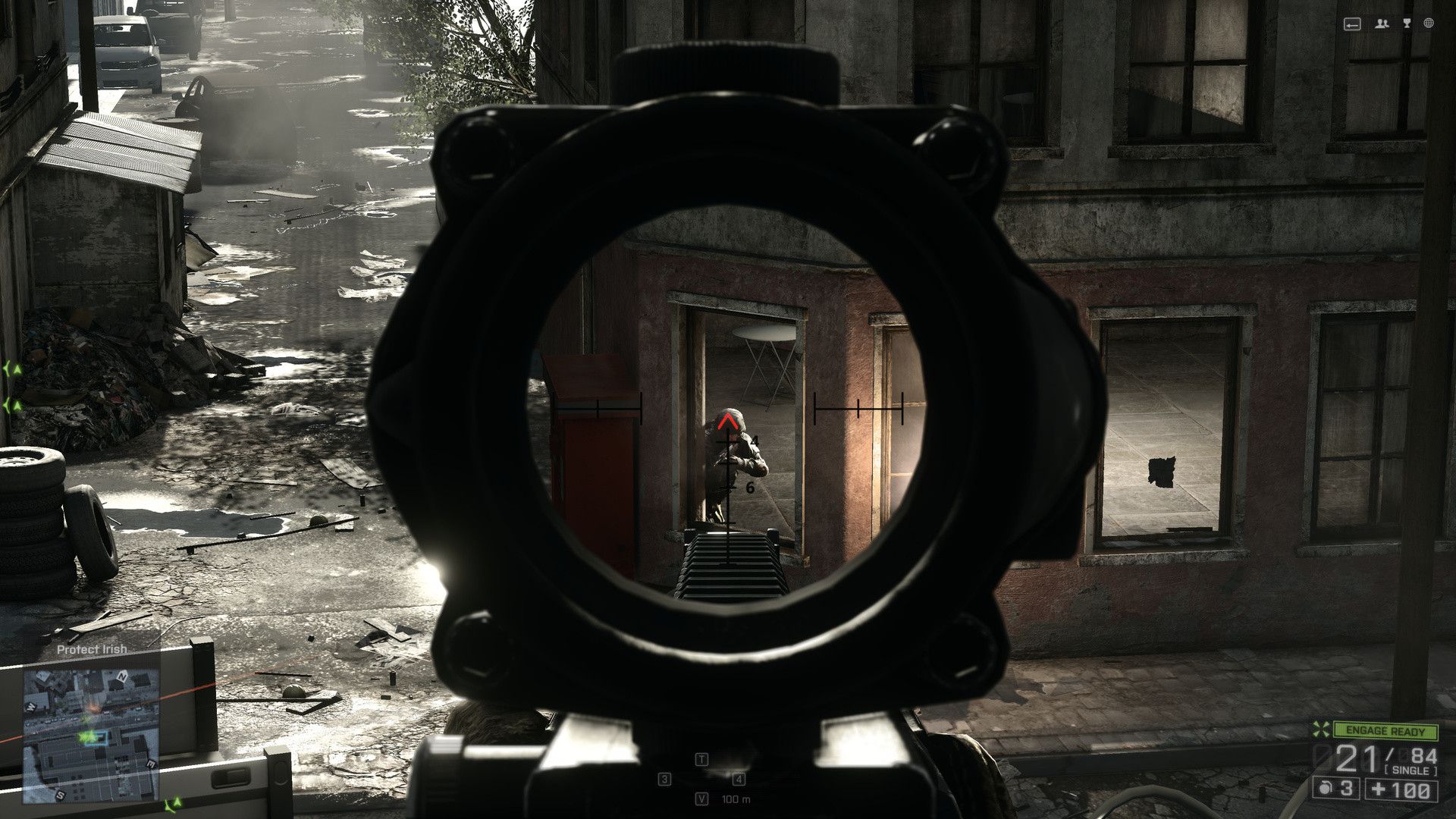The width and height of the screenshot is (1456, 819).
Task: Open the trophy achievements icon
Action: click(x=1407, y=24)
